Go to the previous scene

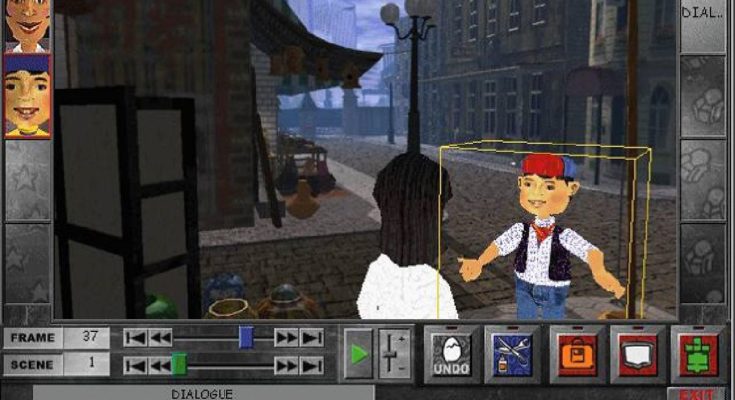coord(160,365)
